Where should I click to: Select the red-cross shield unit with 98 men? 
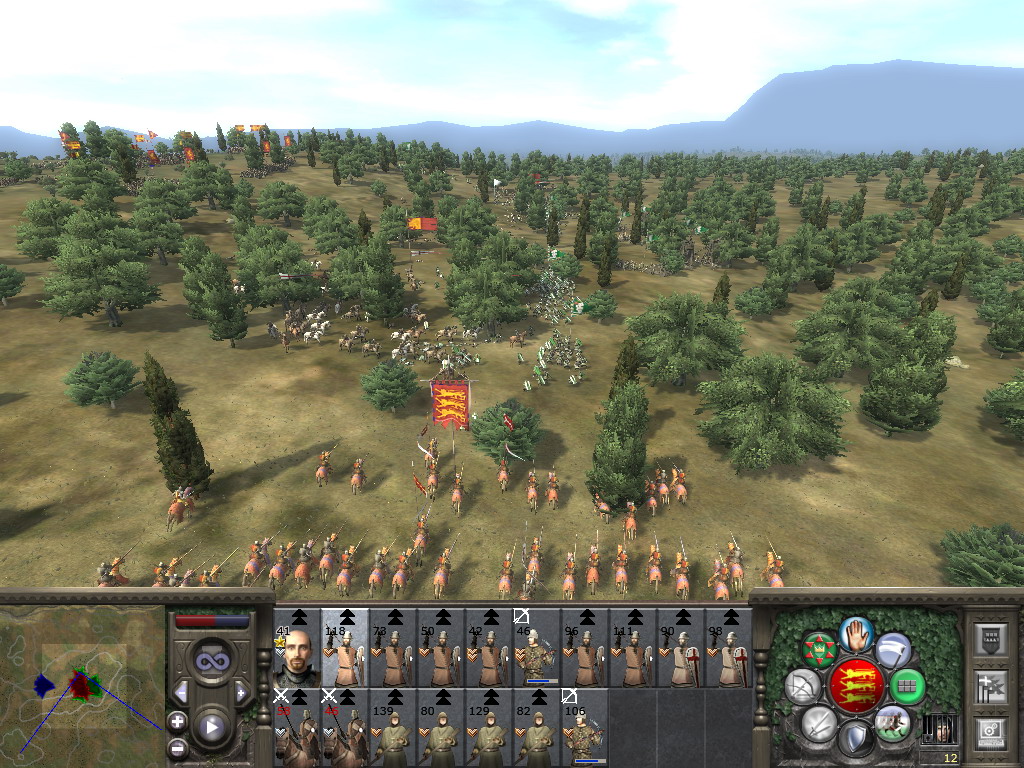[728, 648]
